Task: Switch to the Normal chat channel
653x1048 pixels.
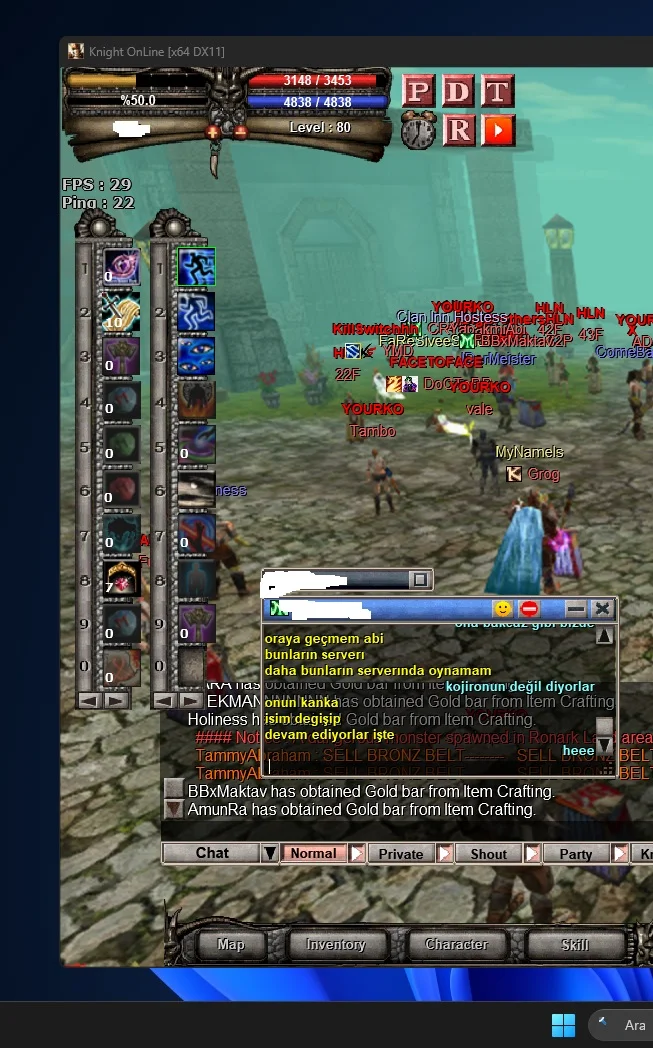Action: 314,853
